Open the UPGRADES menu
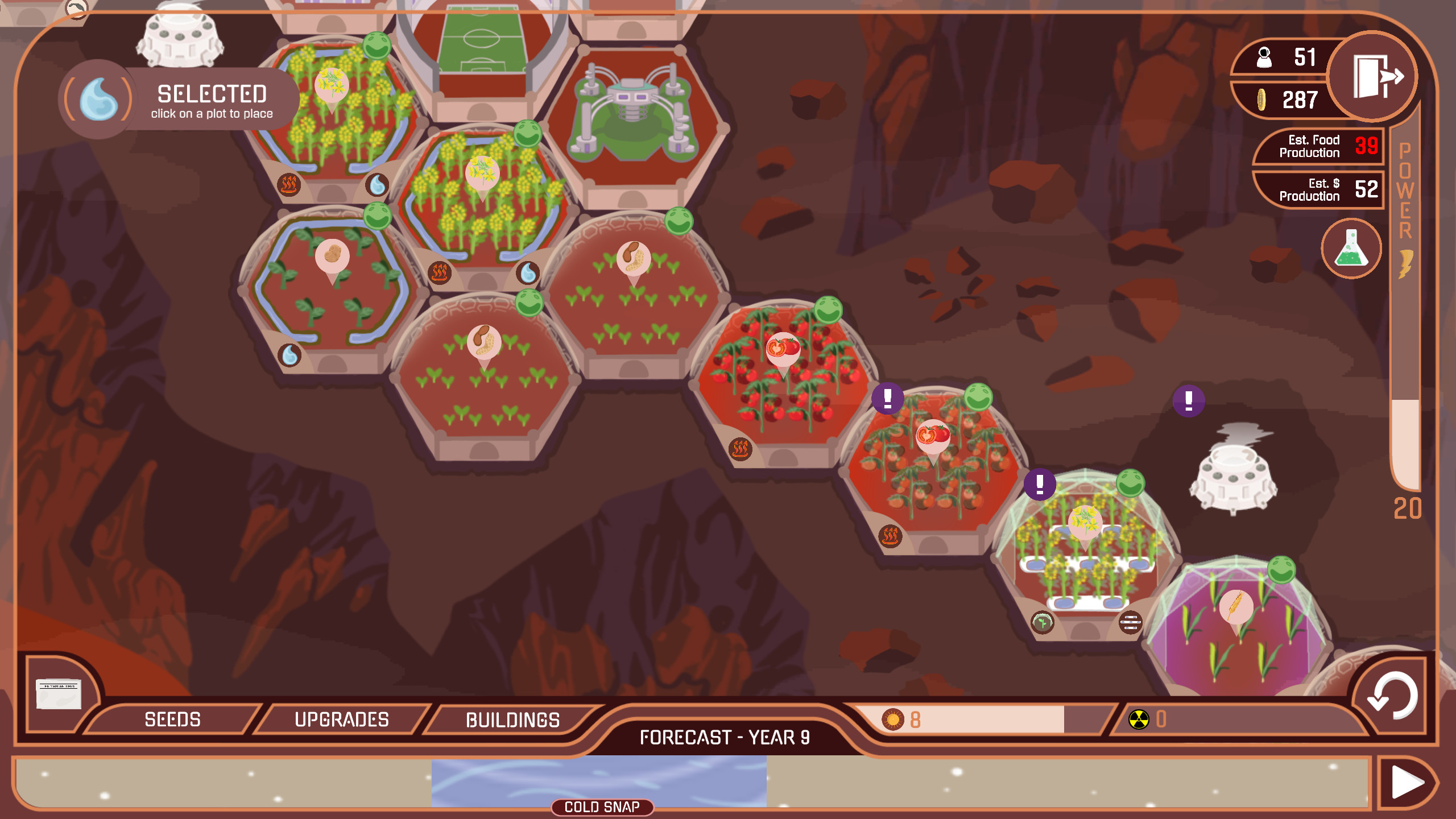1456x819 pixels. click(342, 719)
